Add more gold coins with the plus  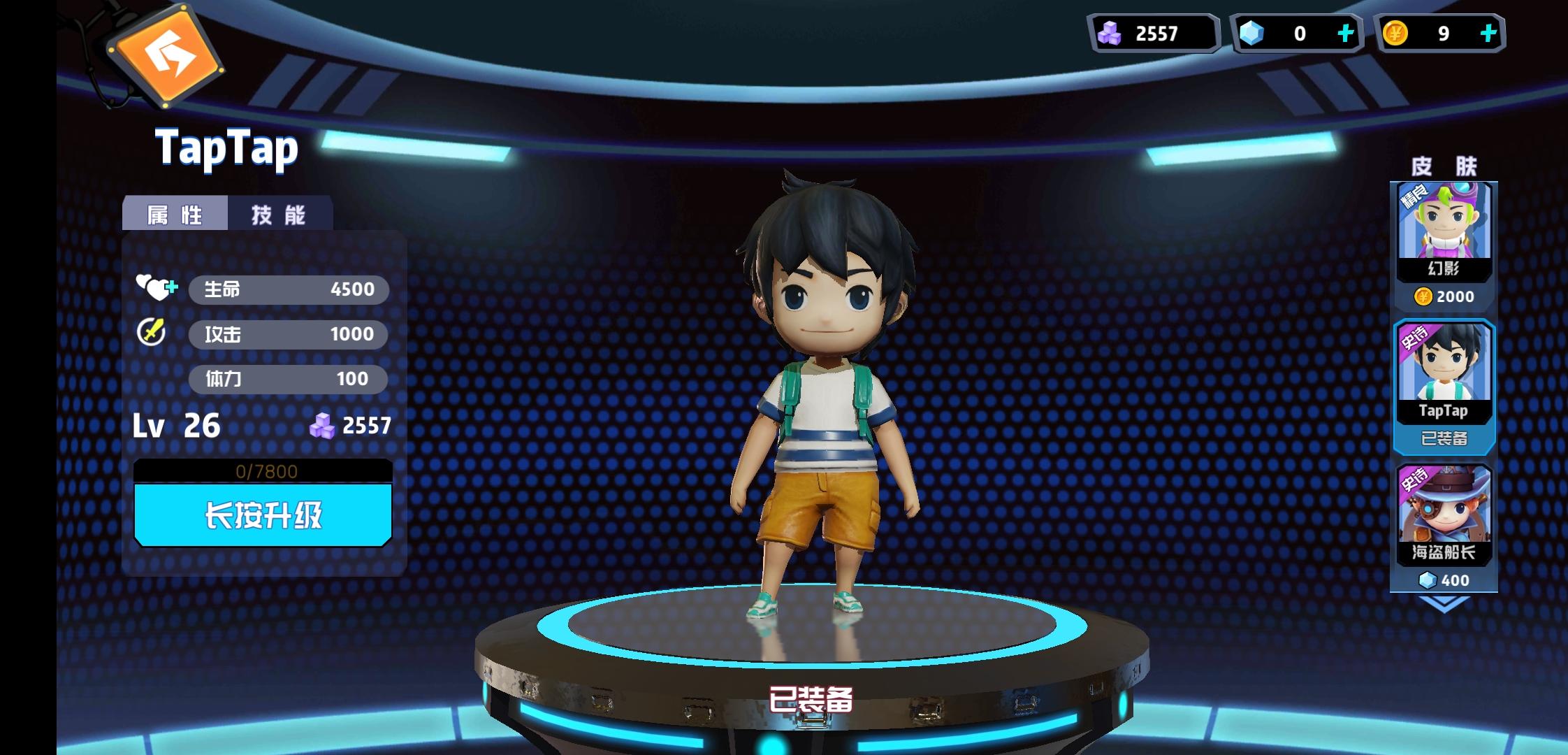pos(1488,33)
